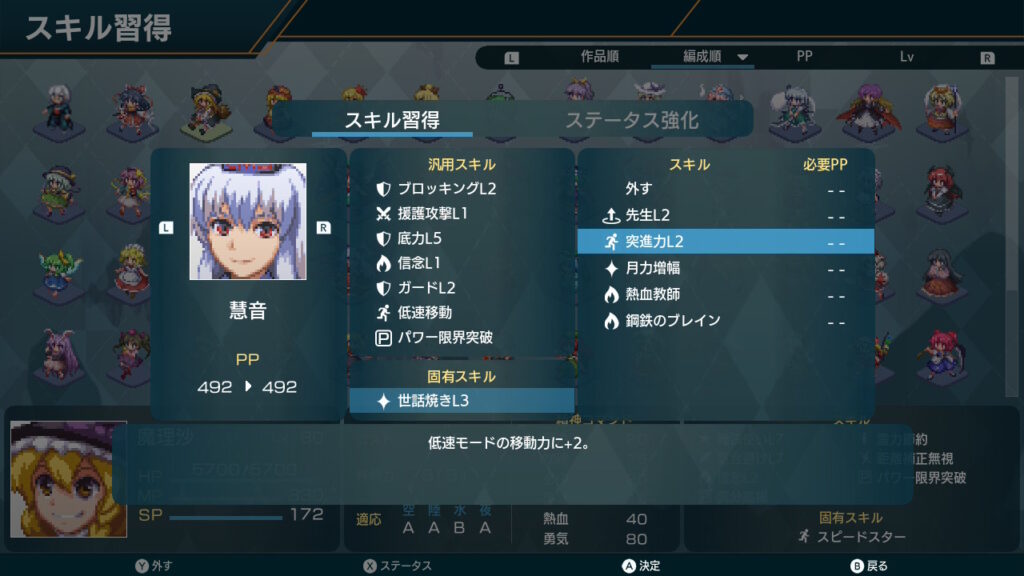Select the スキル習得 tab
The image size is (1024, 576).
pos(392,121)
